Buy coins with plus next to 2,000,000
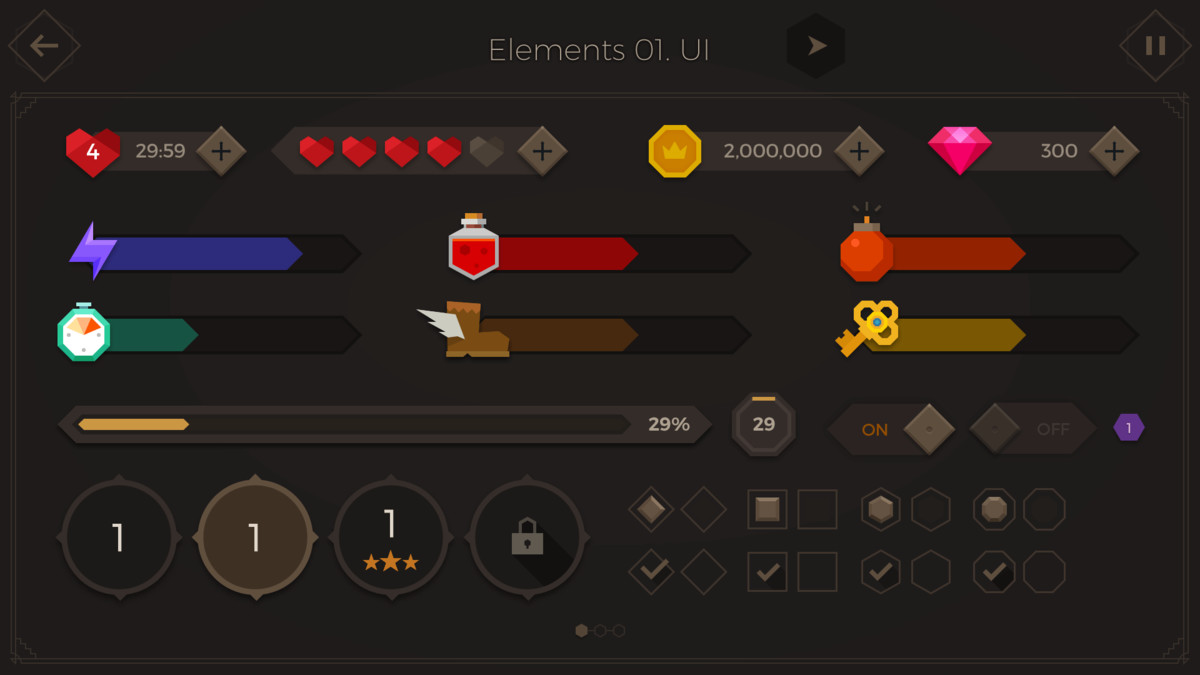The height and width of the screenshot is (675, 1200). pyautogui.click(x=859, y=152)
